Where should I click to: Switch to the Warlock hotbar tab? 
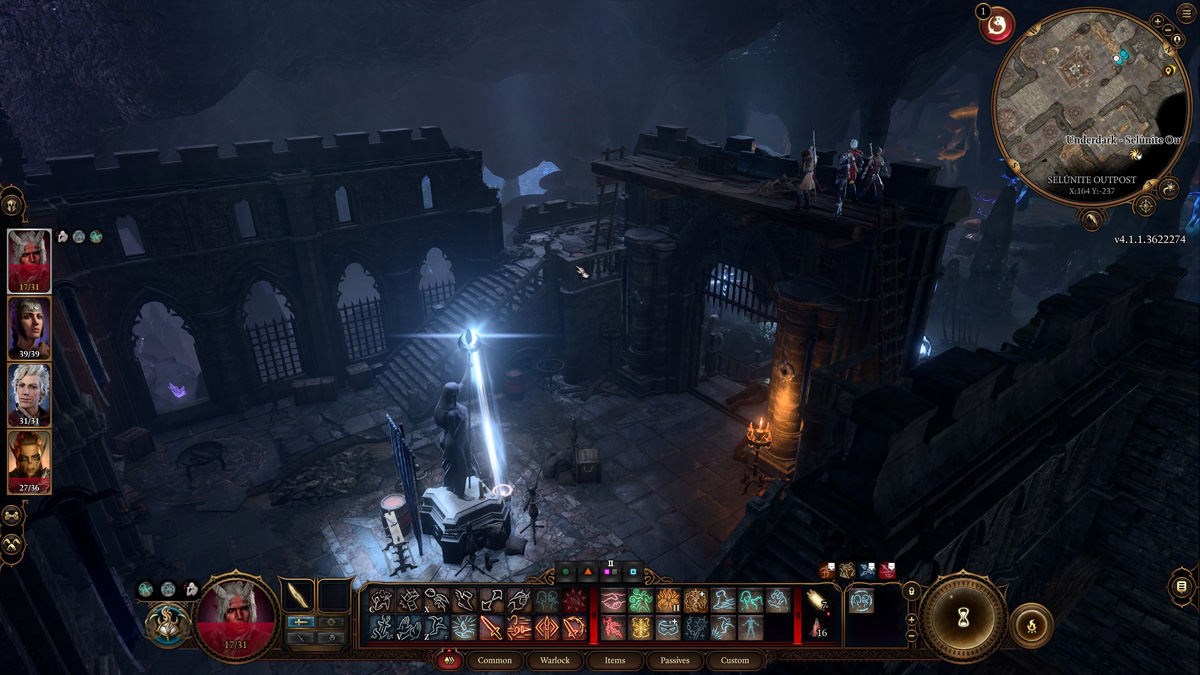click(554, 660)
